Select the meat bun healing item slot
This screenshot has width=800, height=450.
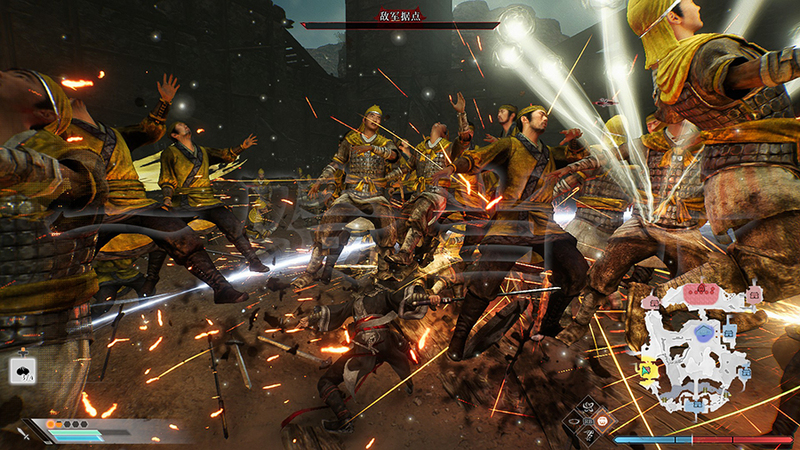pyautogui.click(x=22, y=368)
